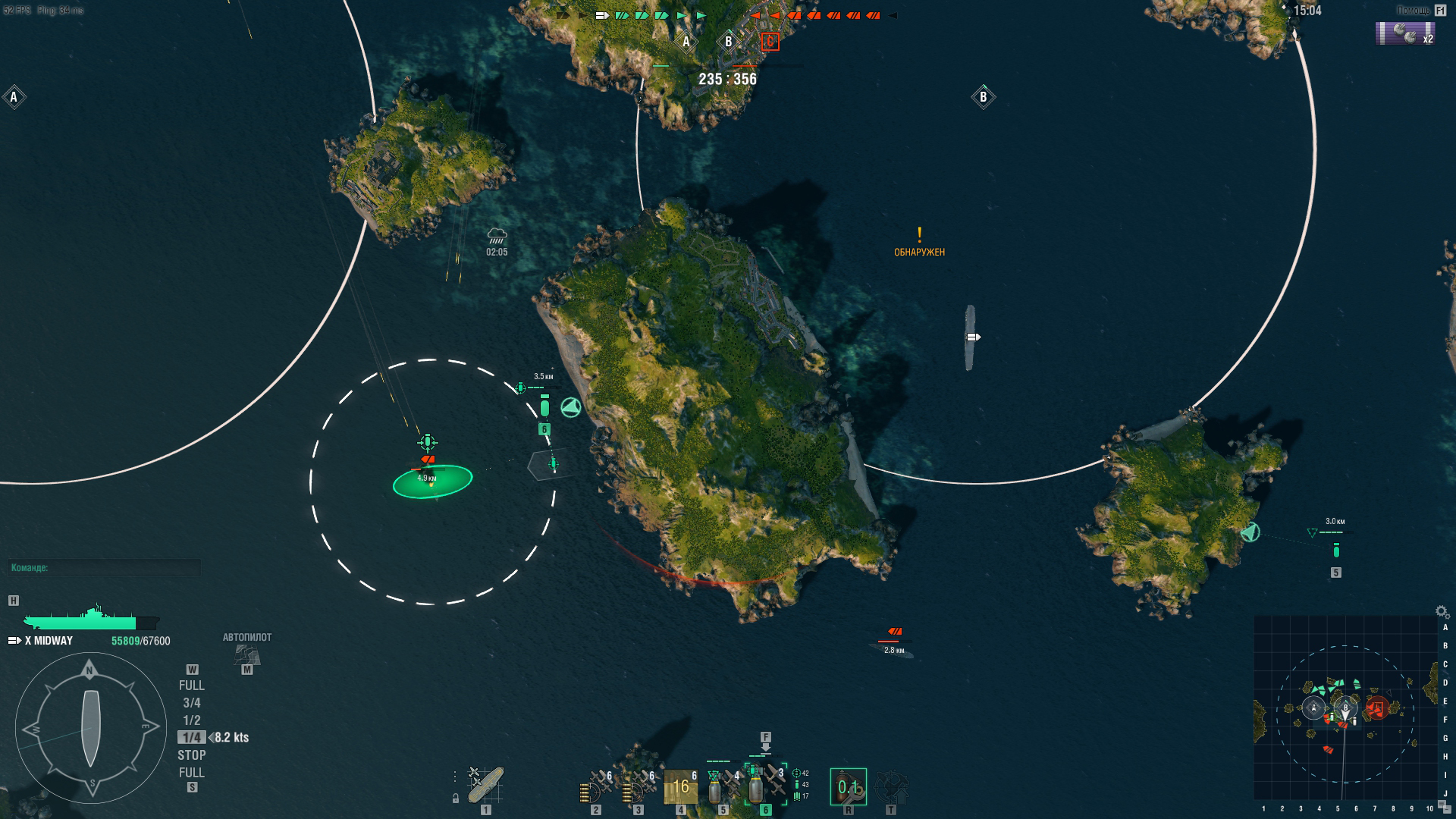Open the help button in the top corner

[x=1440, y=10]
